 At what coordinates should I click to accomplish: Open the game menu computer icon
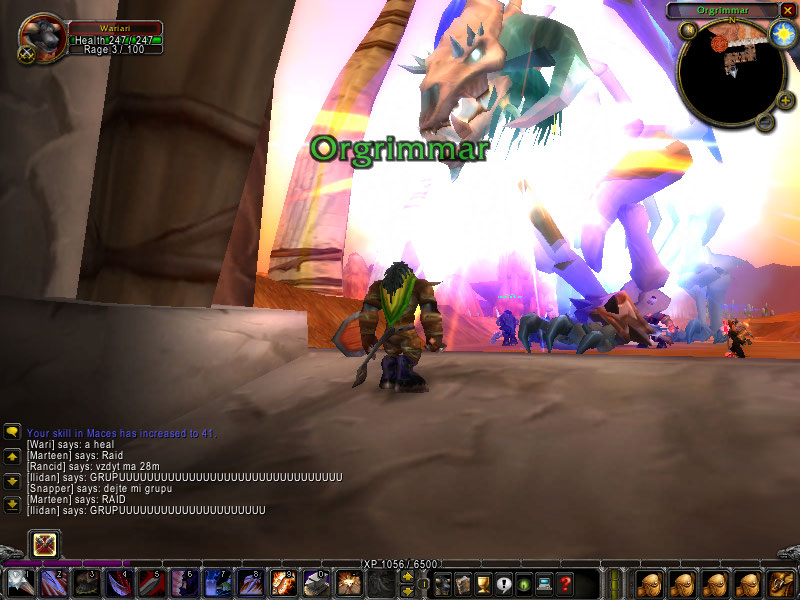[545, 583]
